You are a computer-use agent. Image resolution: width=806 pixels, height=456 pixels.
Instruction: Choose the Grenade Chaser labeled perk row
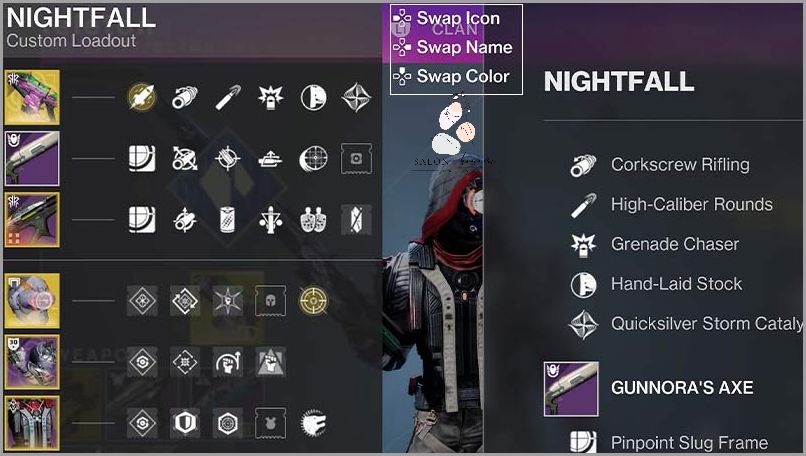pyautogui.click(x=675, y=244)
